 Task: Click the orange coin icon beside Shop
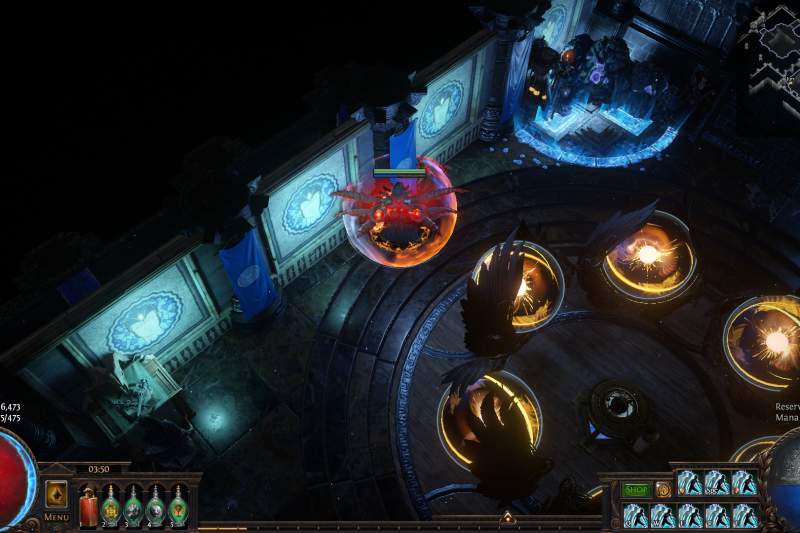pos(663,490)
